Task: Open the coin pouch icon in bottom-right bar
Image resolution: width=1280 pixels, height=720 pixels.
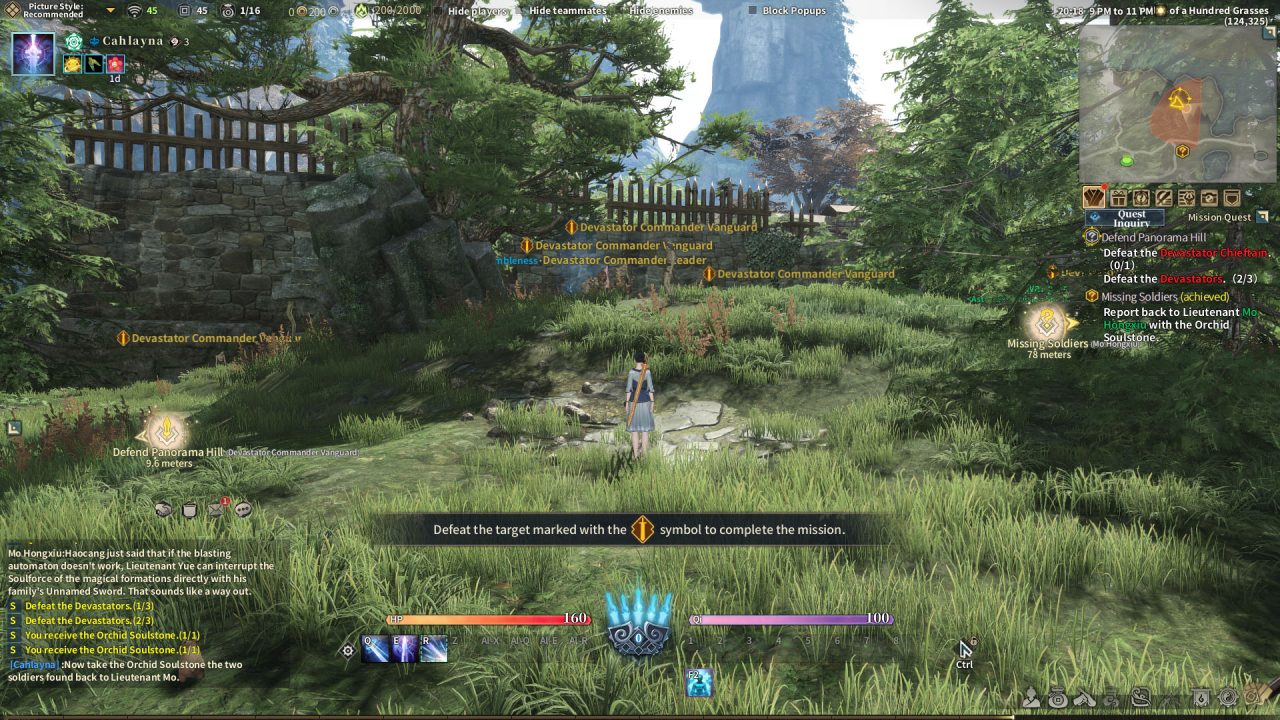Action: 1058,700
